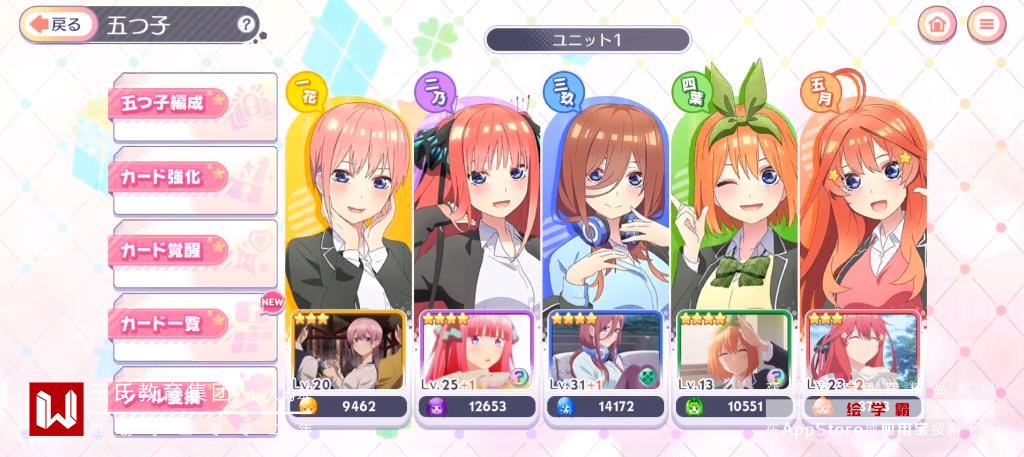1024x457 pixels.
Task: Select Ichika's Lv.20 card thumbnail
Action: coord(348,352)
